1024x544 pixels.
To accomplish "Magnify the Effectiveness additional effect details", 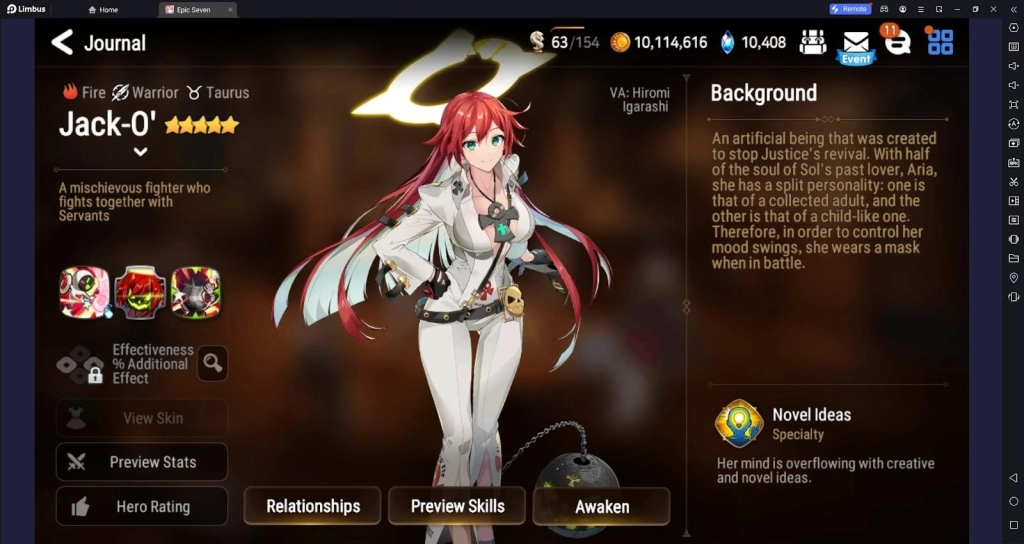I will (212, 364).
